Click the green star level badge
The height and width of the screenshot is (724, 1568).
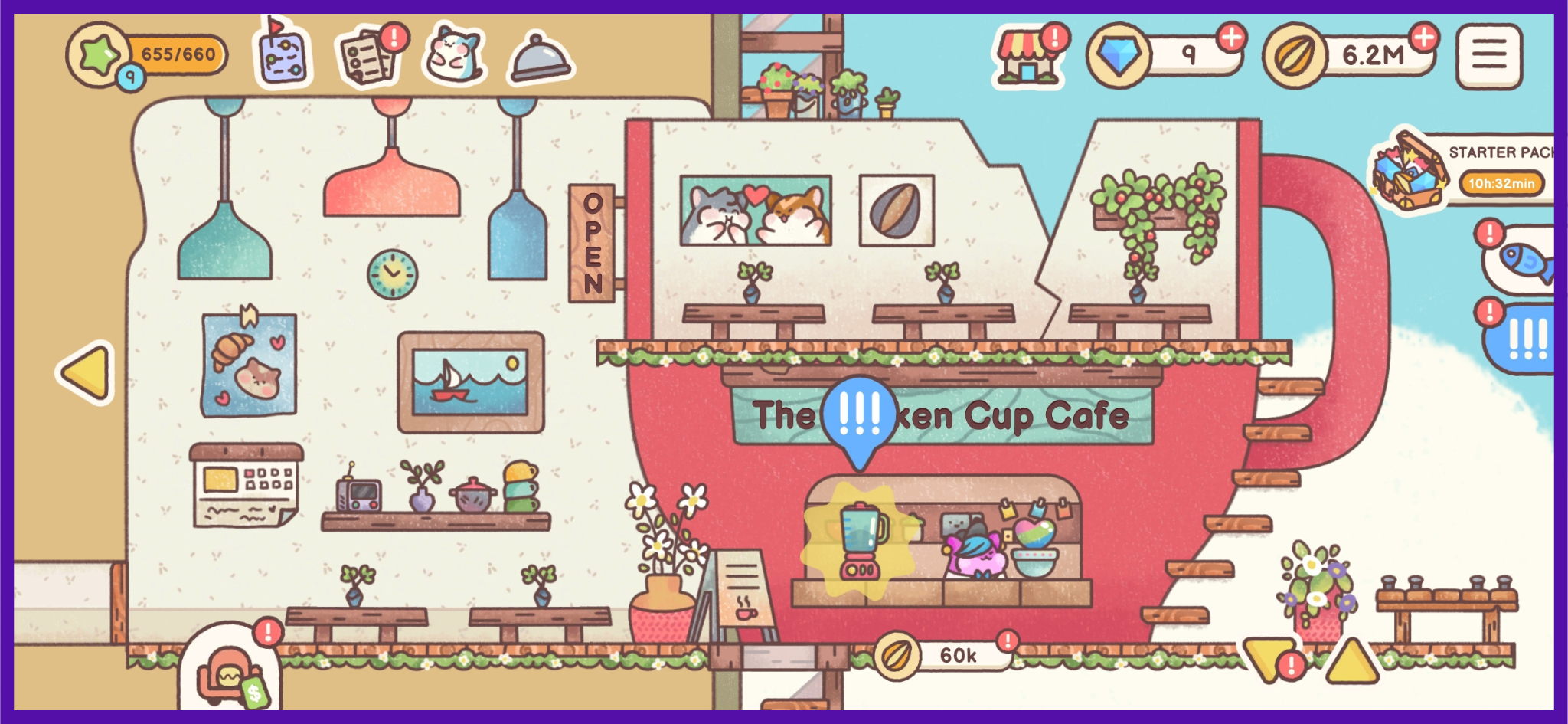[101, 55]
